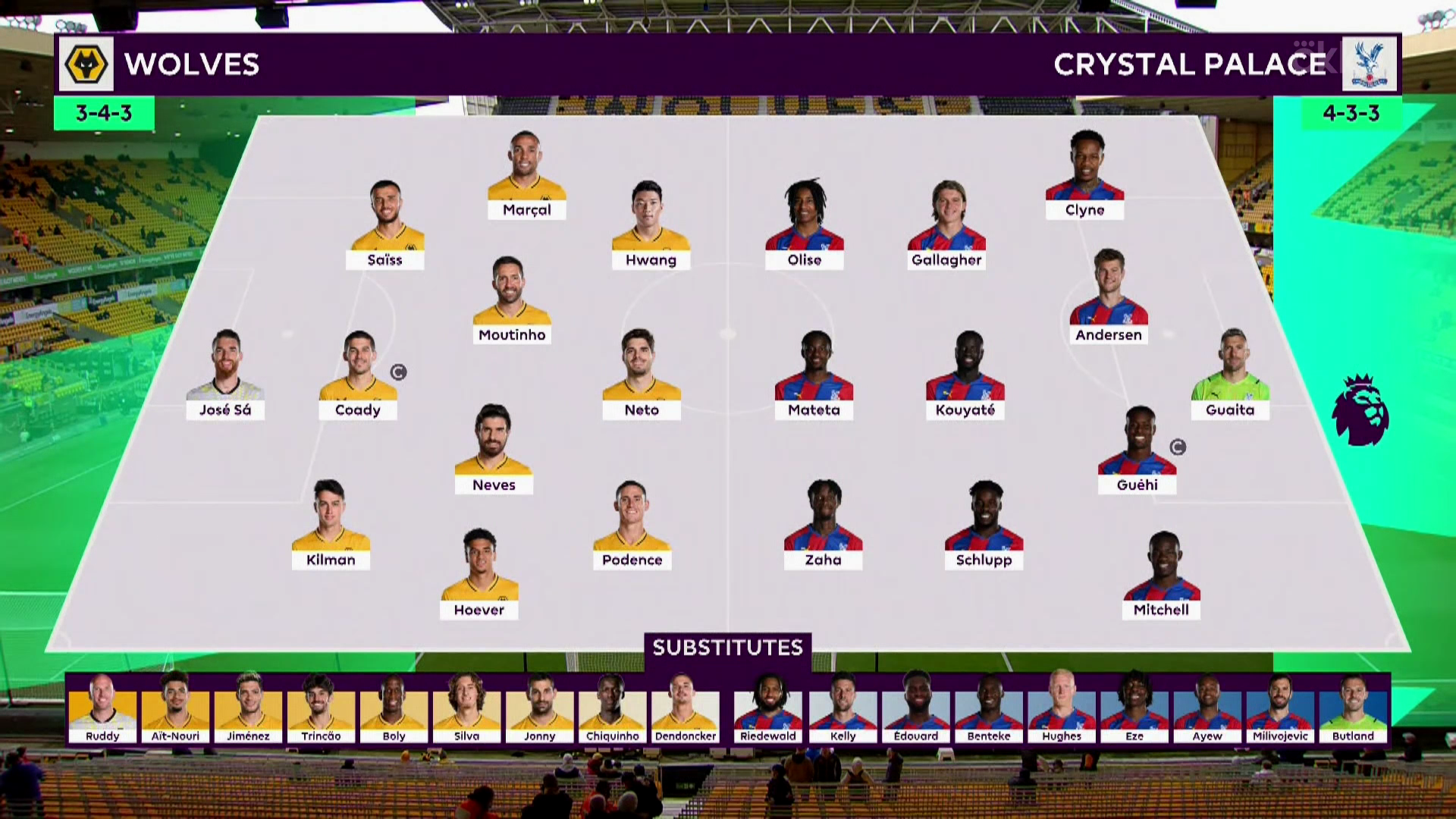Select Moutinho in the Wolves midfield
Image resolution: width=1456 pixels, height=819 pixels.
pos(512,301)
